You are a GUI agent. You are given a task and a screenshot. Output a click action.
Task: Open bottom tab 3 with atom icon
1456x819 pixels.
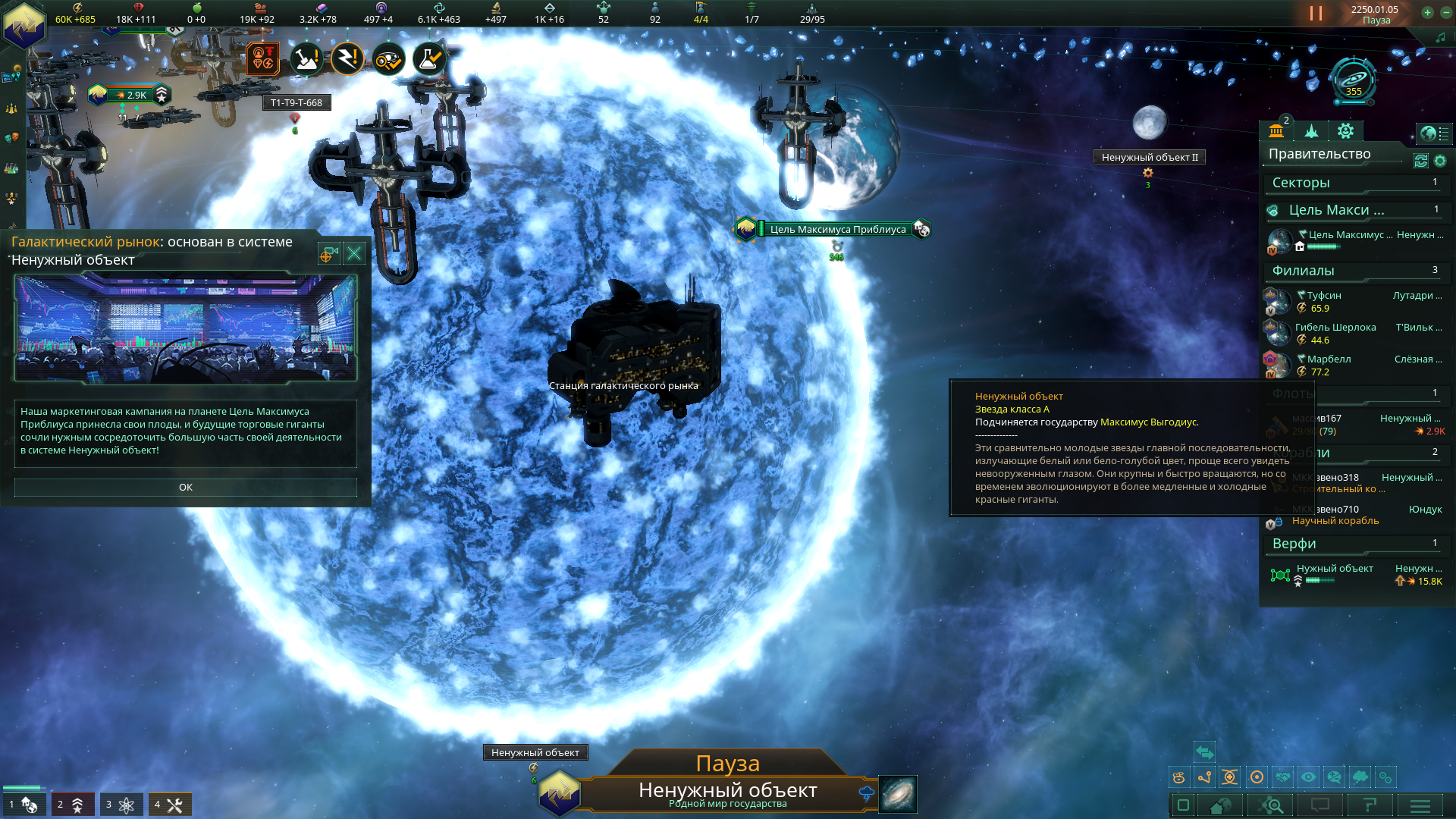(x=121, y=805)
